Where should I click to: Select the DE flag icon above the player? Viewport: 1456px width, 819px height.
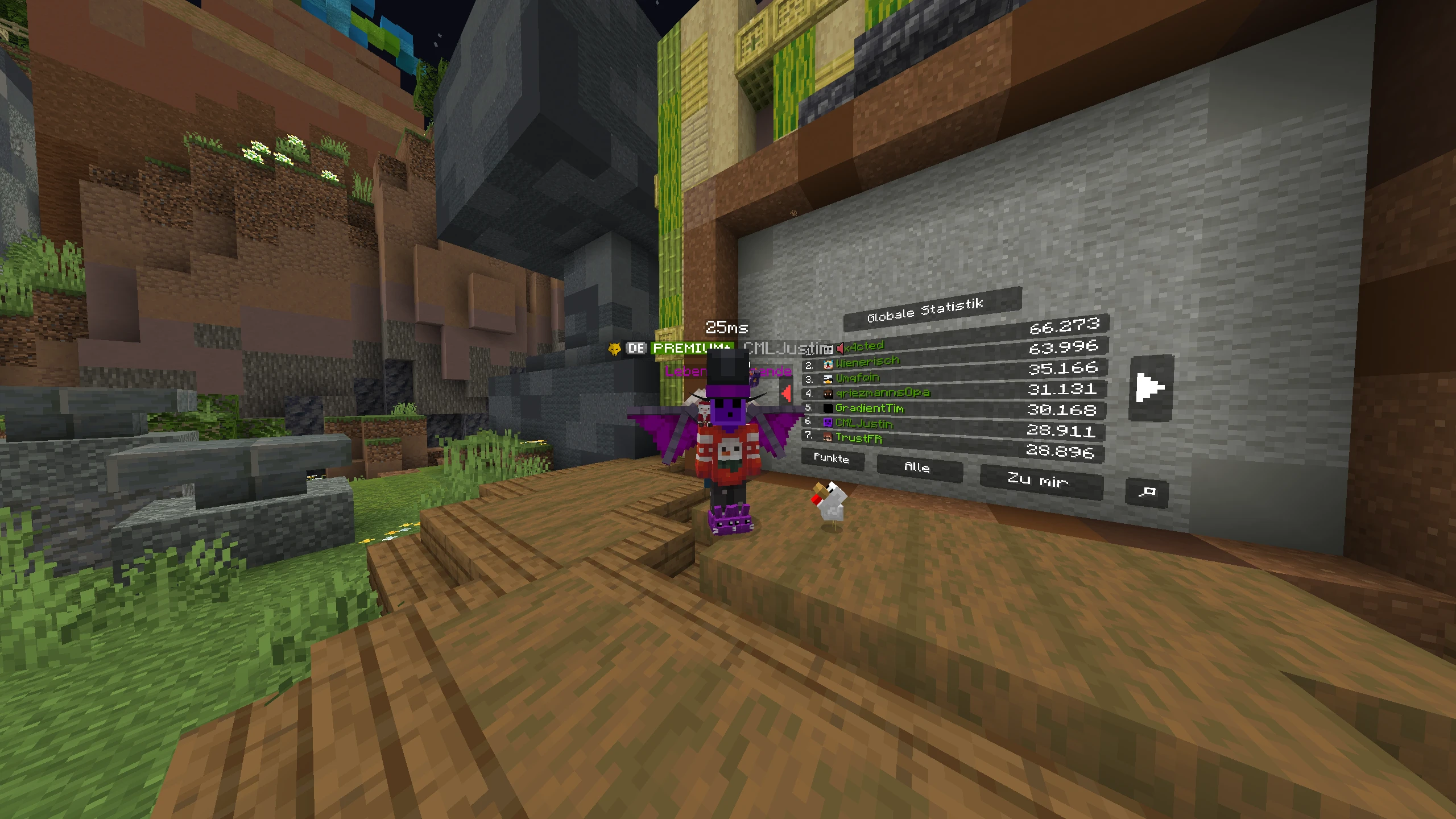[637, 348]
